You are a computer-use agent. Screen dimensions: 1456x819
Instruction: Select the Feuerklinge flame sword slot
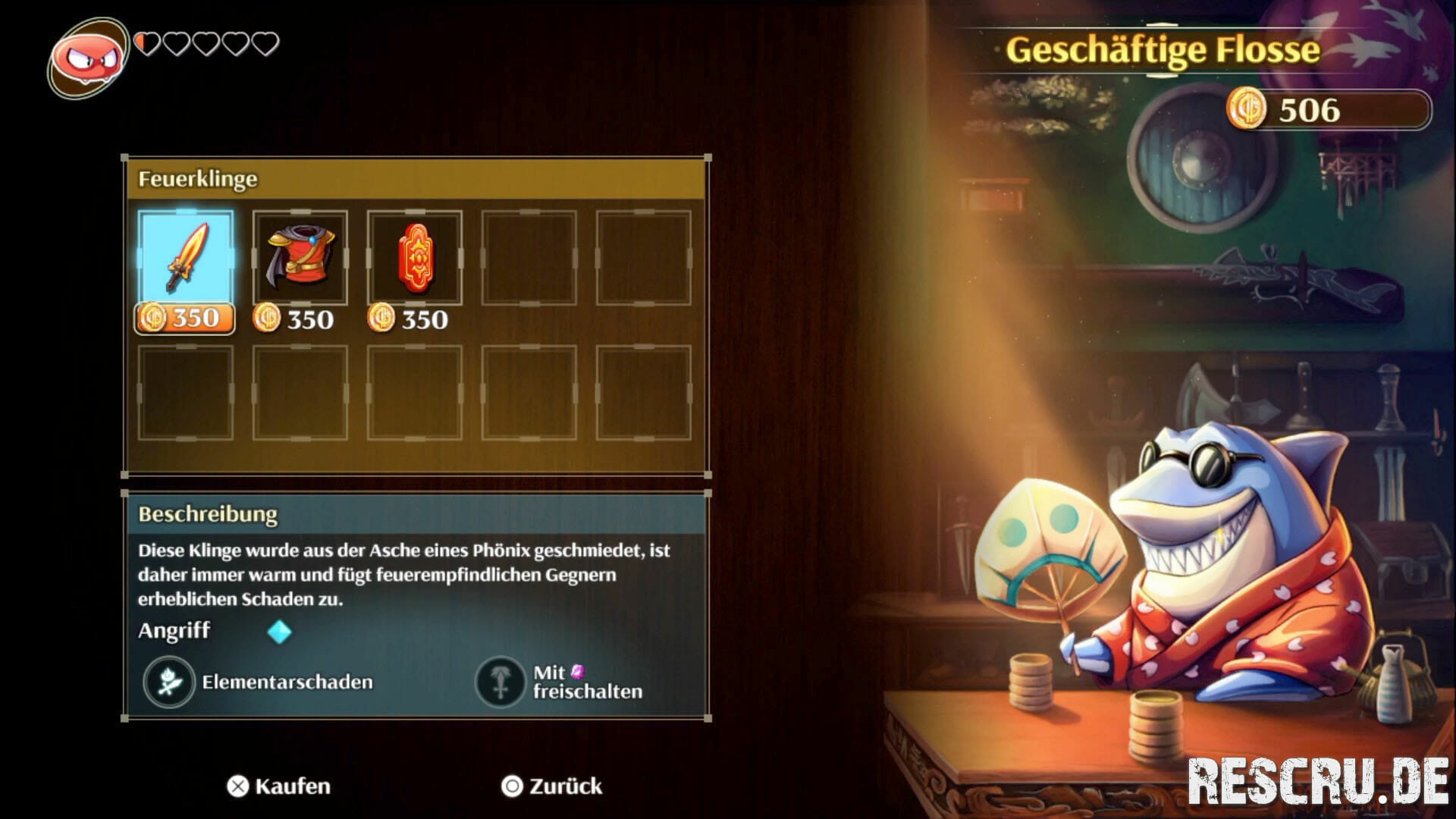186,259
